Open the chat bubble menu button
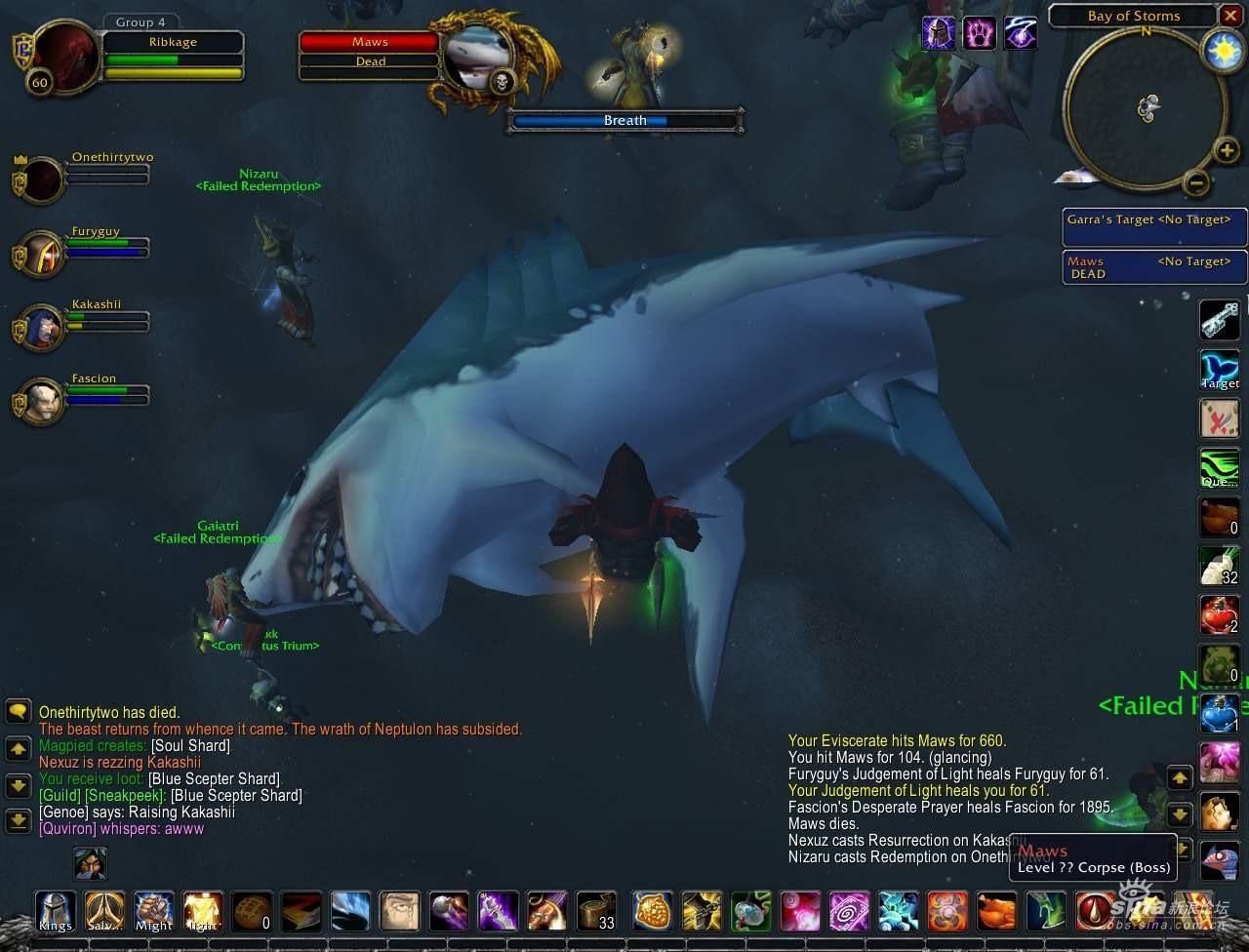 [x=19, y=711]
